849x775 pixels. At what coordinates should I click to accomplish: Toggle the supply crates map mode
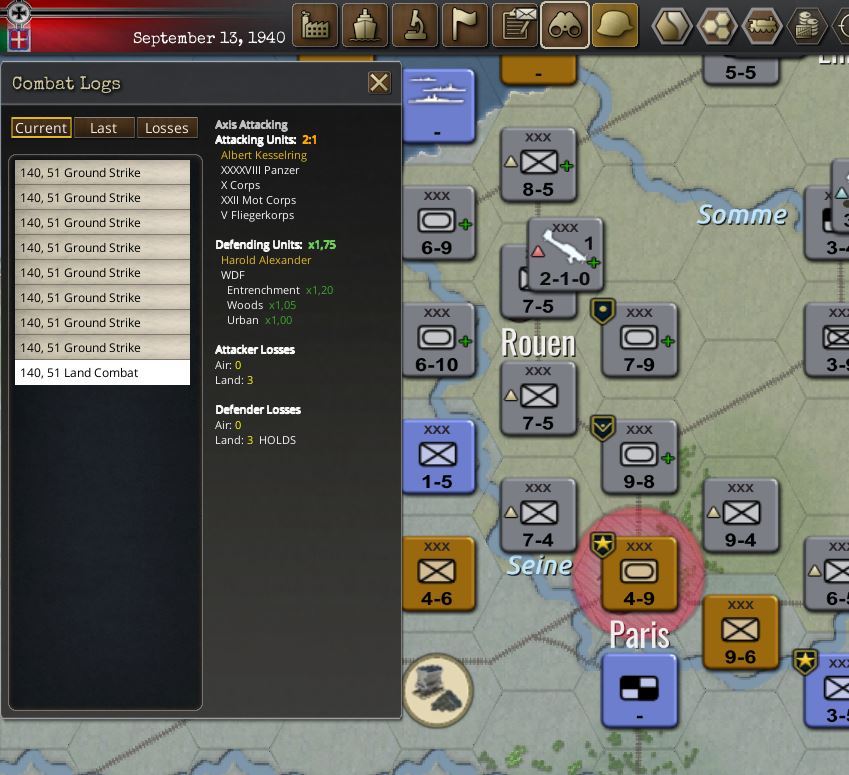(805, 26)
